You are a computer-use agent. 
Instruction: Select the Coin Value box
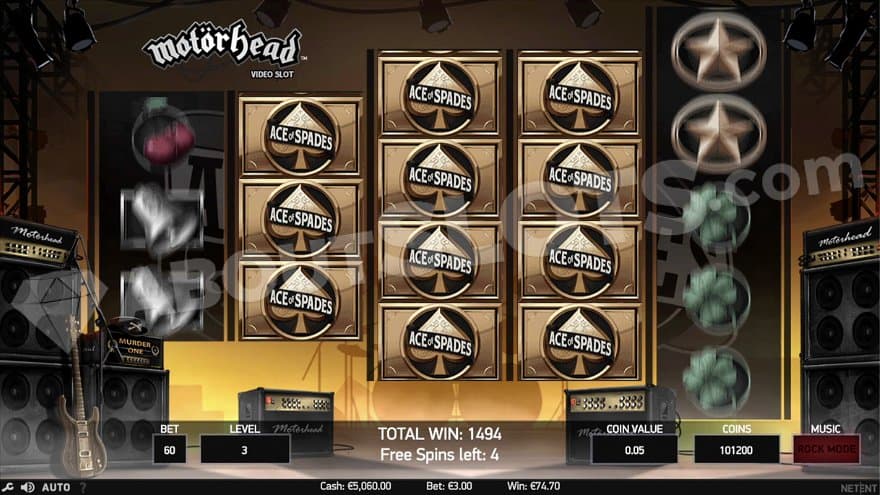tap(635, 449)
